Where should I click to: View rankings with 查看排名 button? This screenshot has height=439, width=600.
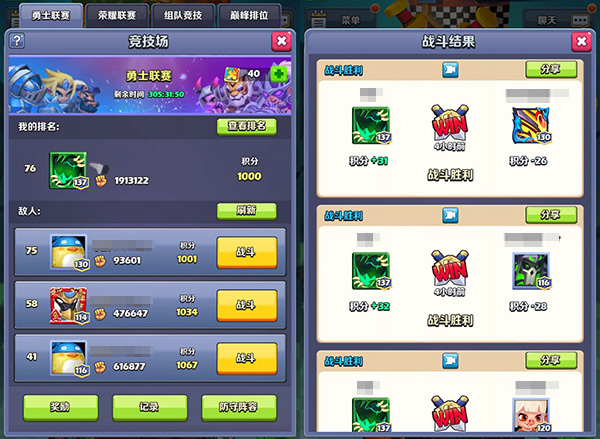[246, 126]
